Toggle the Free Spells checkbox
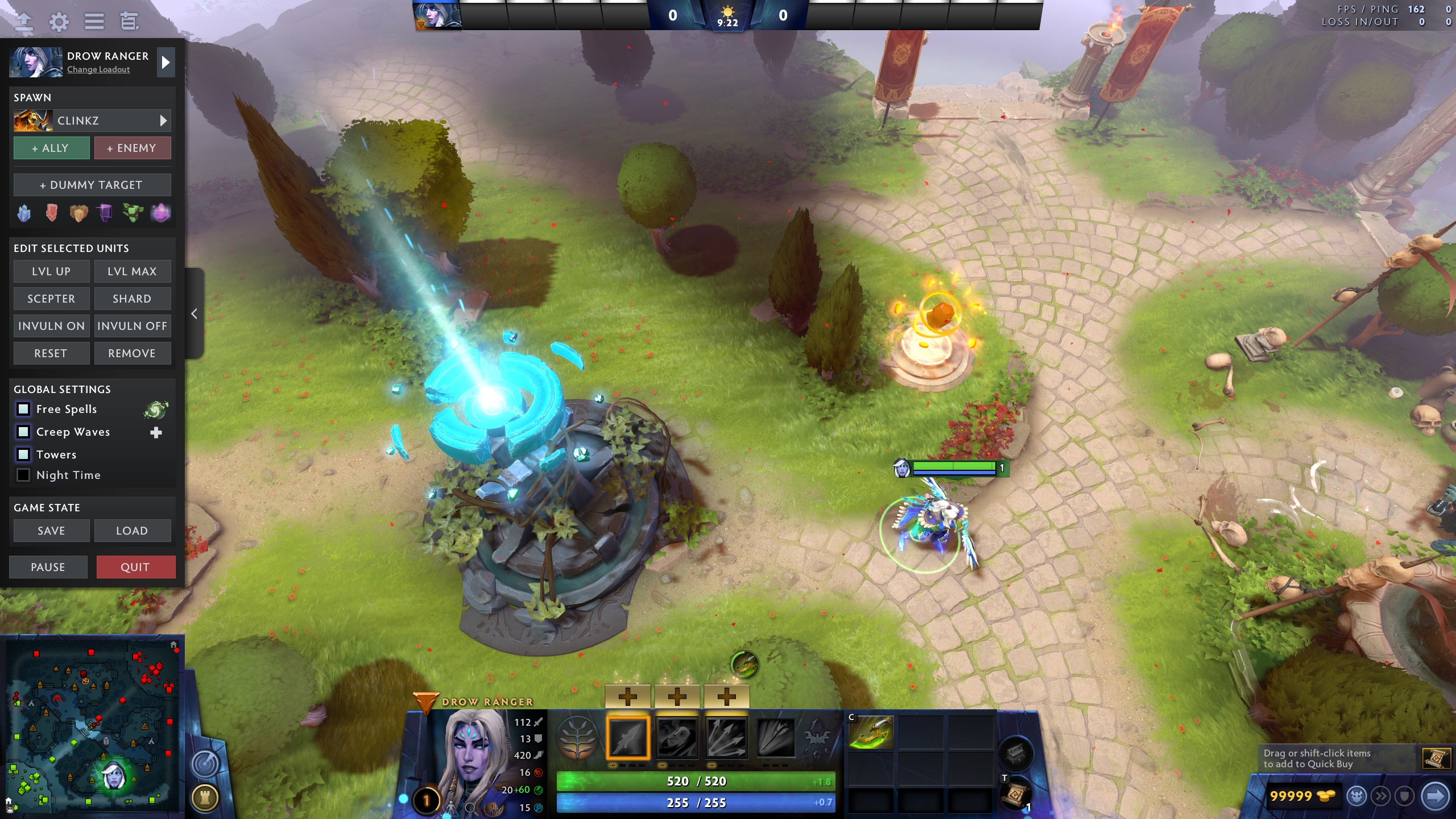 pos(23,409)
